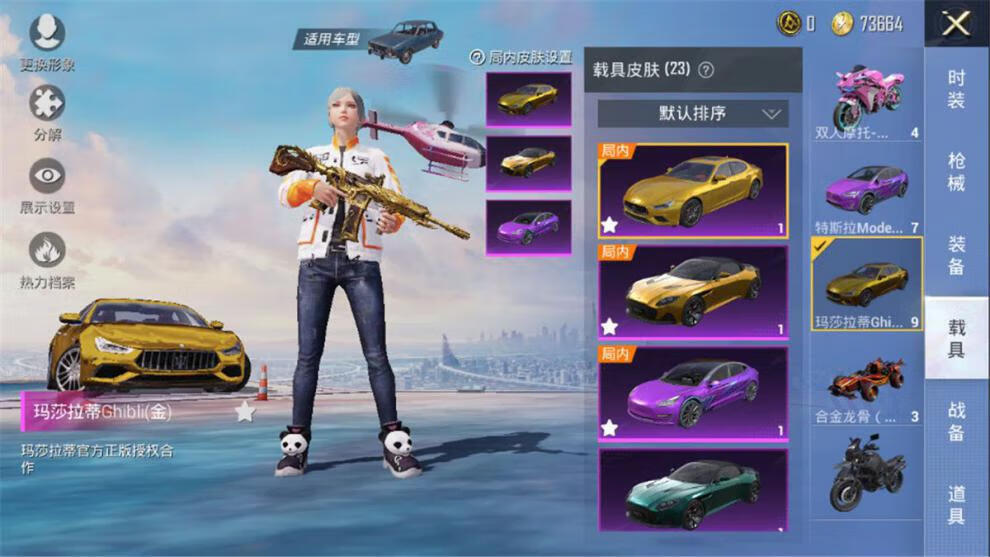The height and width of the screenshot is (557, 990).
Task: Open the 热力档案 flame icon
Action: pyautogui.click(x=47, y=251)
